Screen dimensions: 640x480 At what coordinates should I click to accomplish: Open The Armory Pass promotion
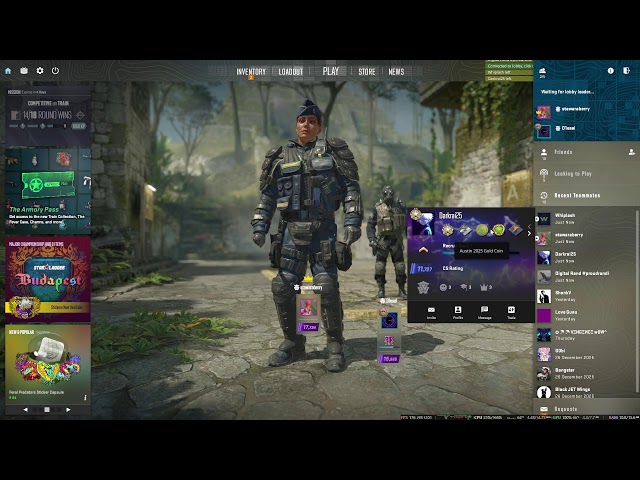click(x=47, y=190)
